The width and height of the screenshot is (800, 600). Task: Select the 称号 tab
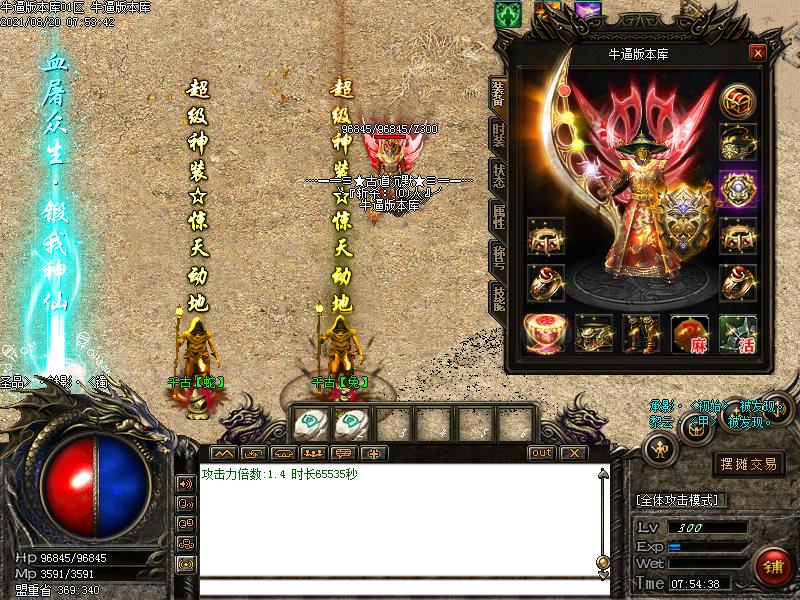point(498,257)
